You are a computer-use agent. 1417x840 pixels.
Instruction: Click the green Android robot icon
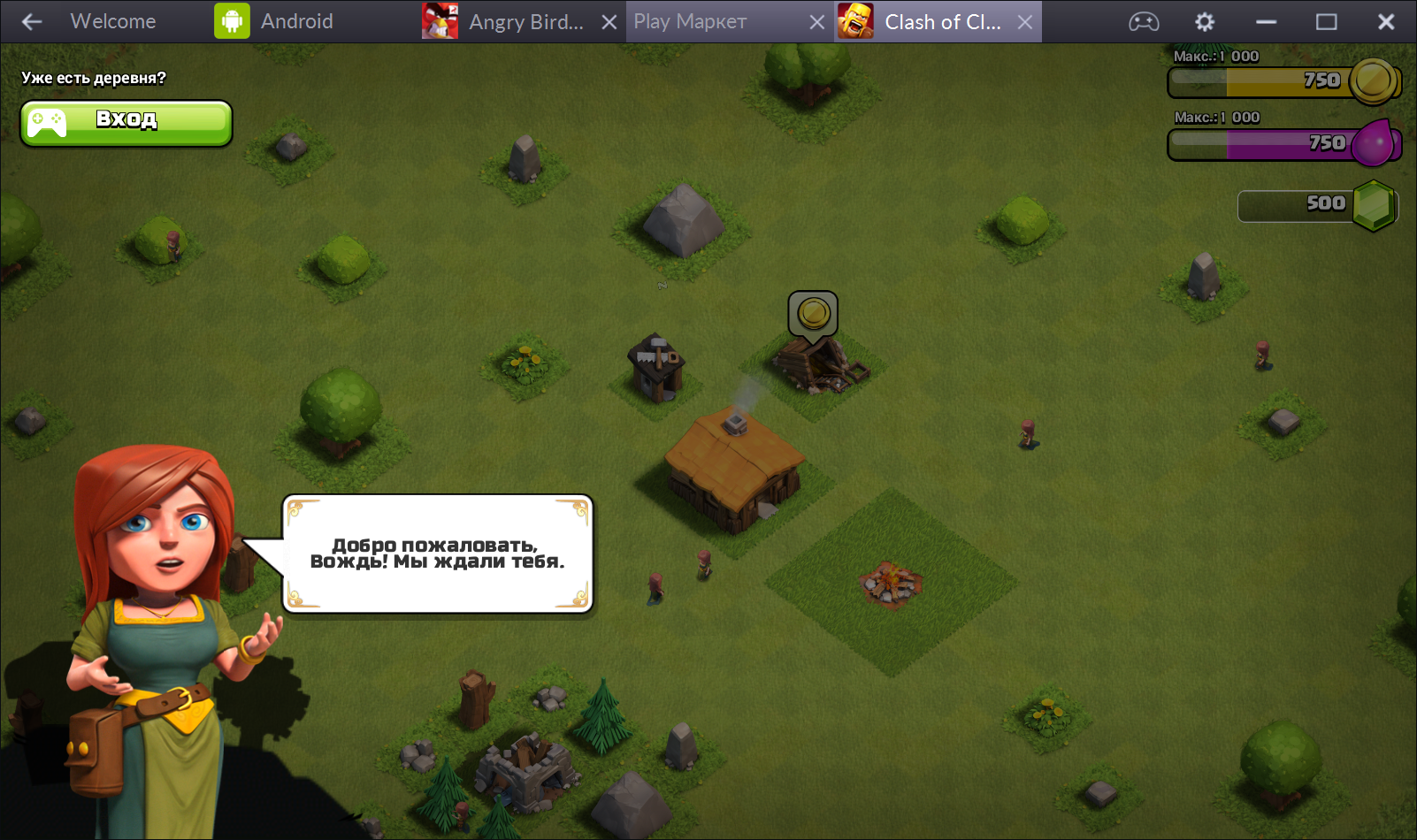[x=230, y=19]
